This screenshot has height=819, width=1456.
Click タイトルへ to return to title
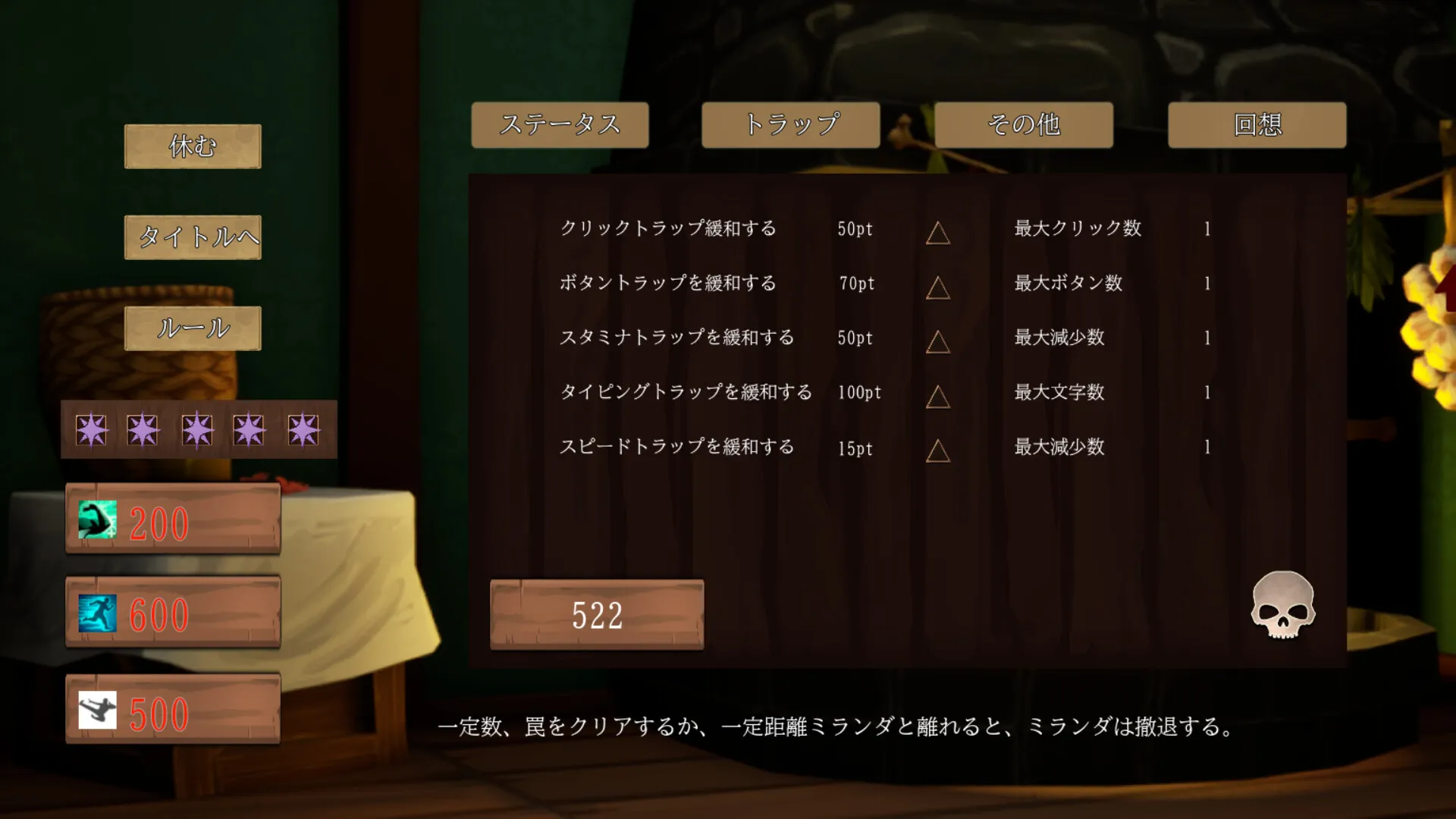click(x=192, y=237)
